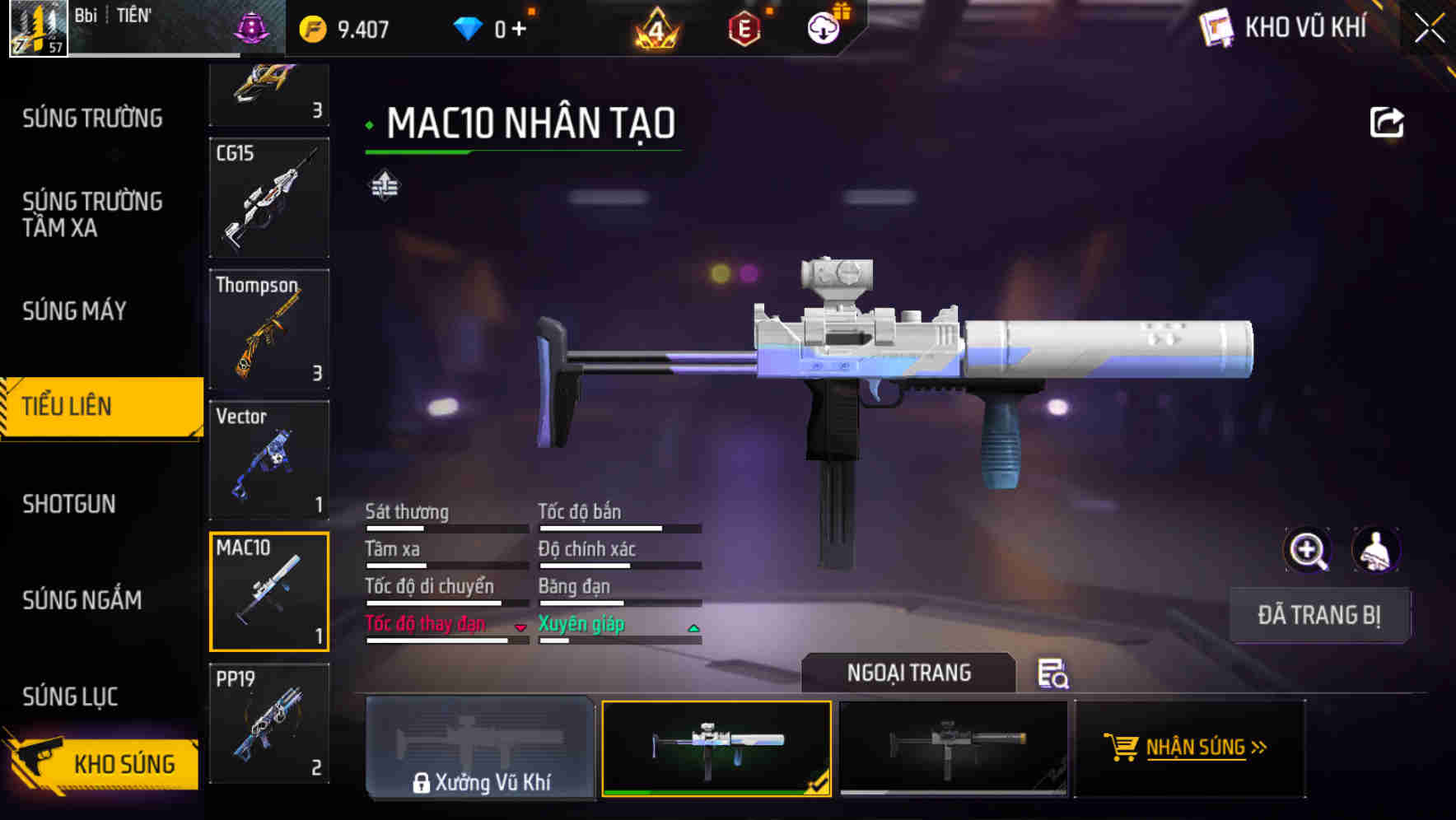Close the weapon vault screen

click(x=1430, y=29)
